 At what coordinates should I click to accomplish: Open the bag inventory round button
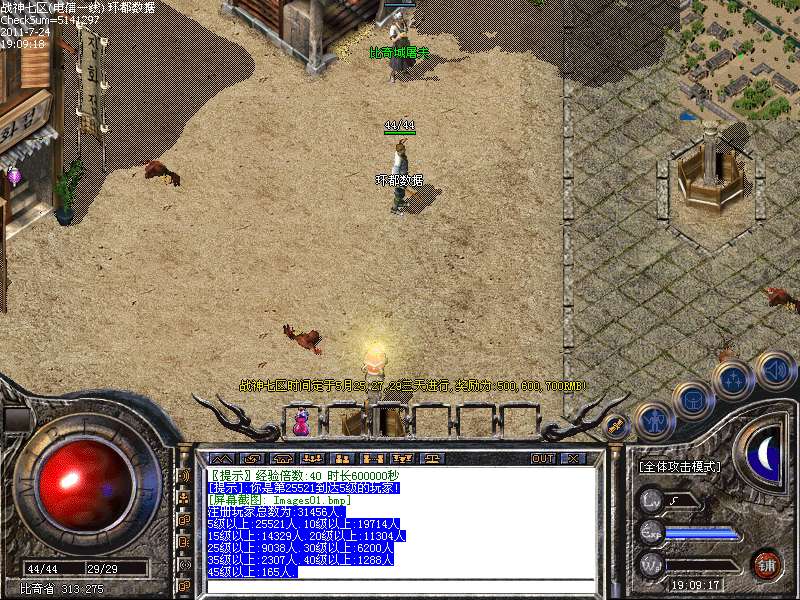click(692, 400)
